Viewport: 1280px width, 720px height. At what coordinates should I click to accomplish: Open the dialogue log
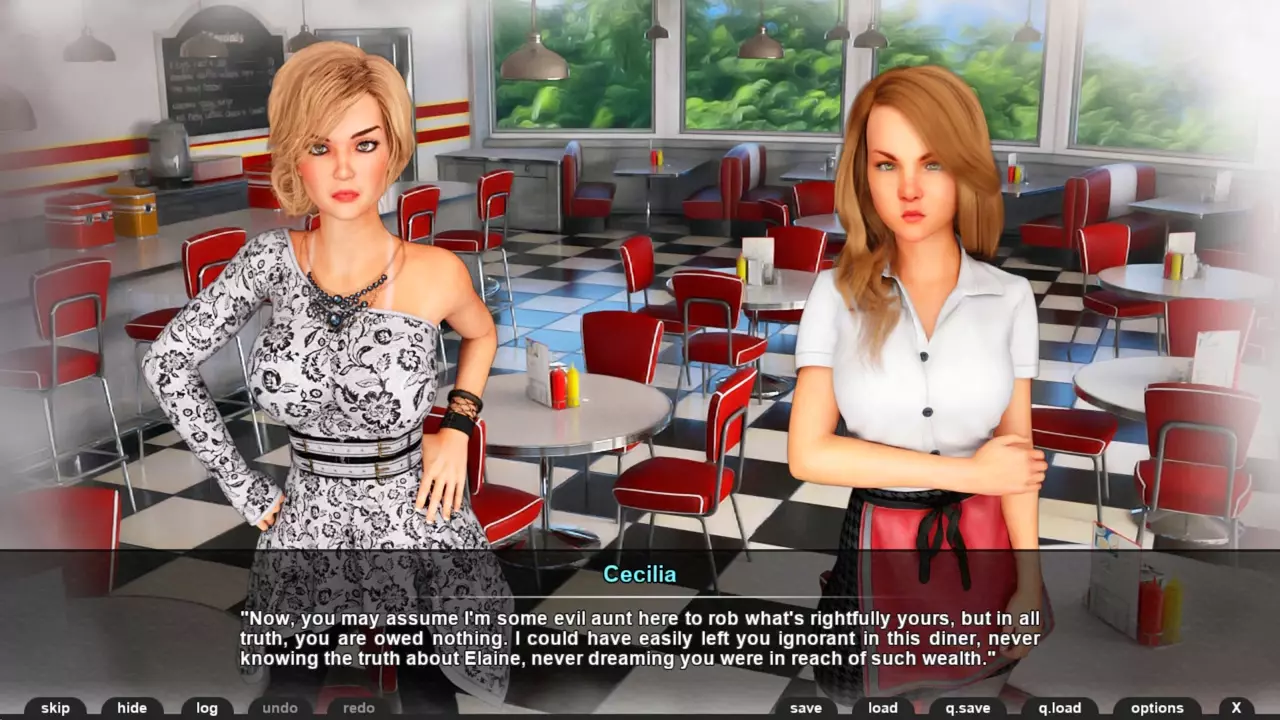tap(207, 708)
